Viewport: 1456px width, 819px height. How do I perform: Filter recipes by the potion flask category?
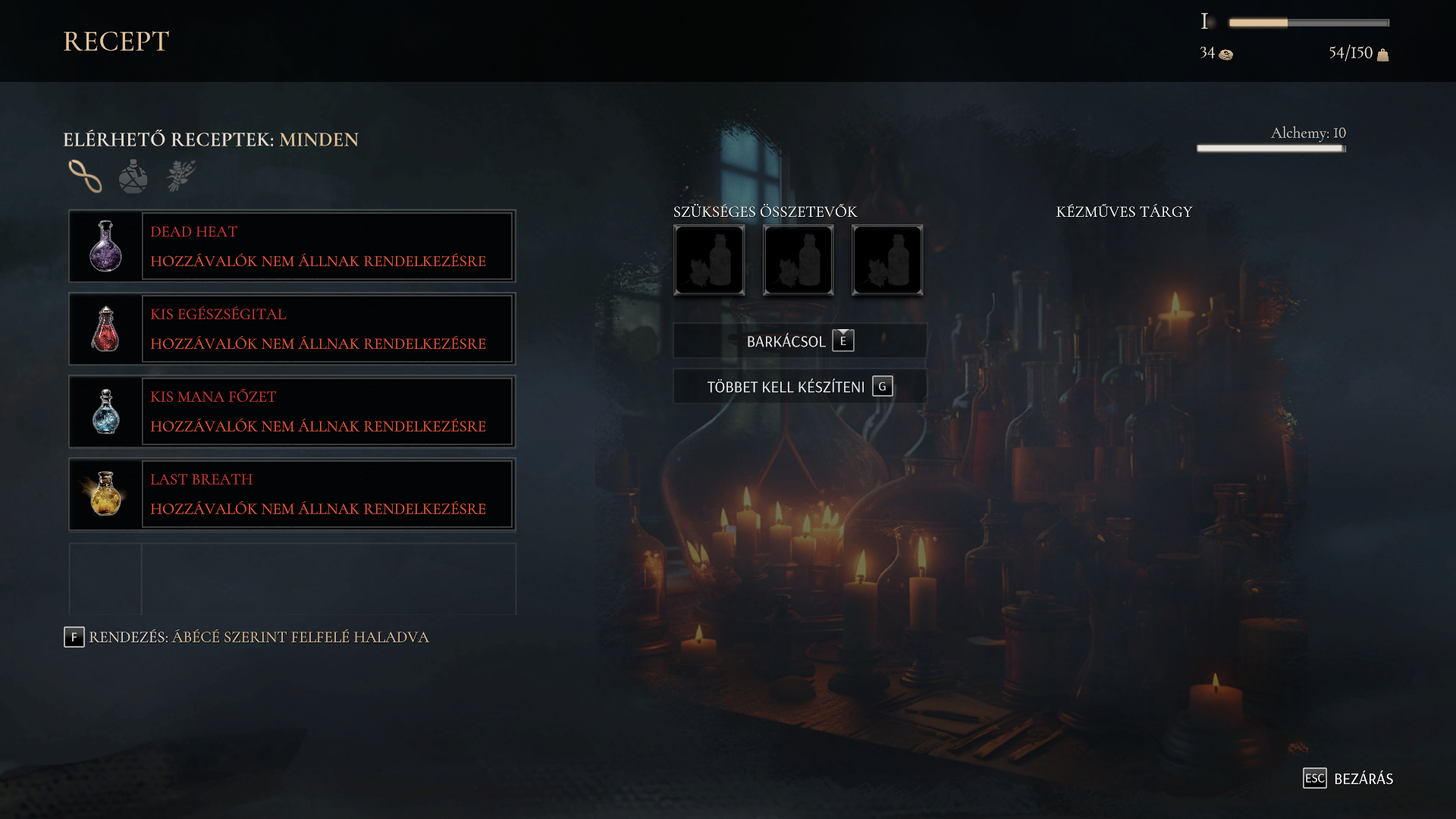[x=133, y=176]
